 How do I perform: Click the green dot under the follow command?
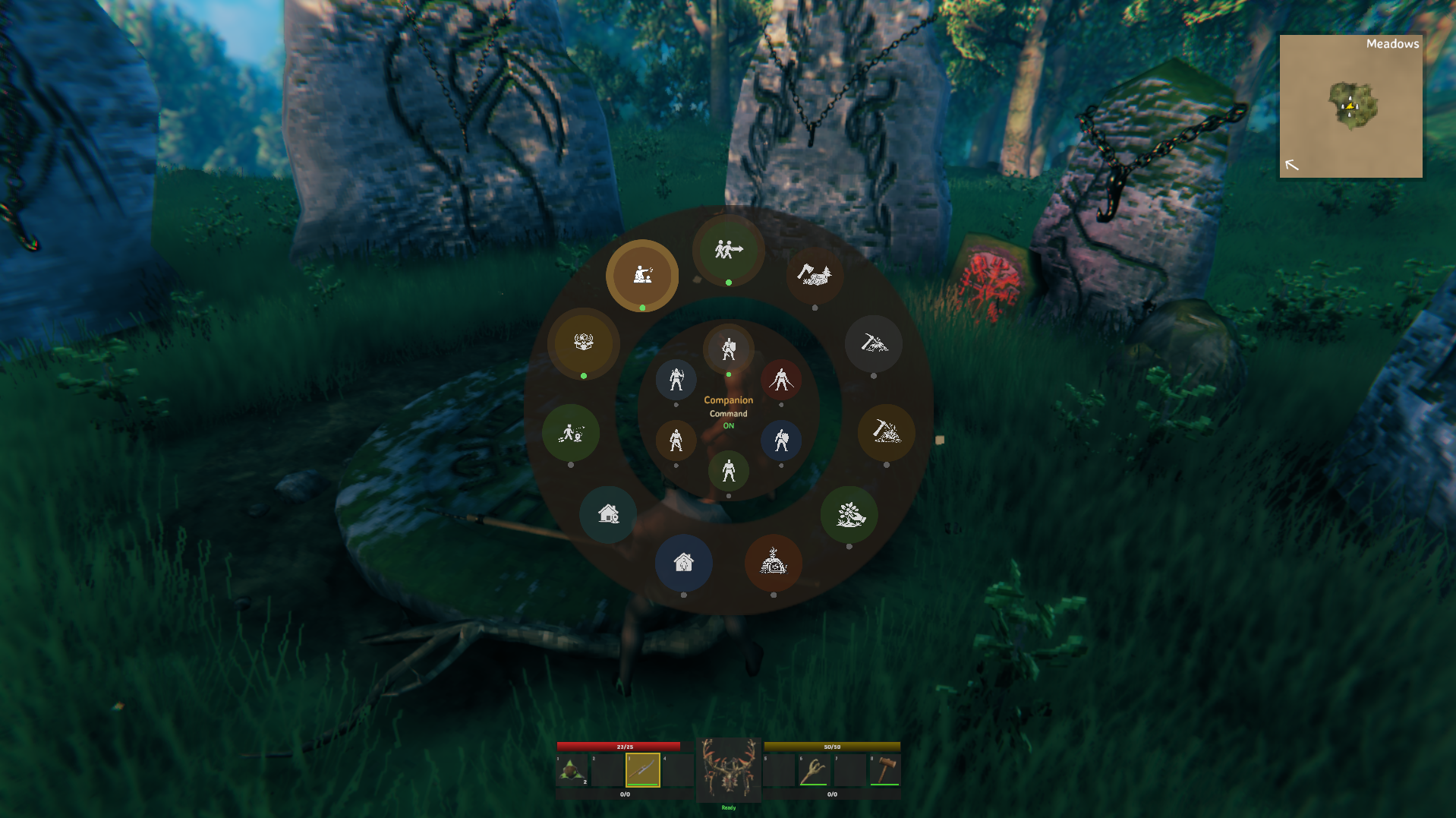(x=729, y=281)
